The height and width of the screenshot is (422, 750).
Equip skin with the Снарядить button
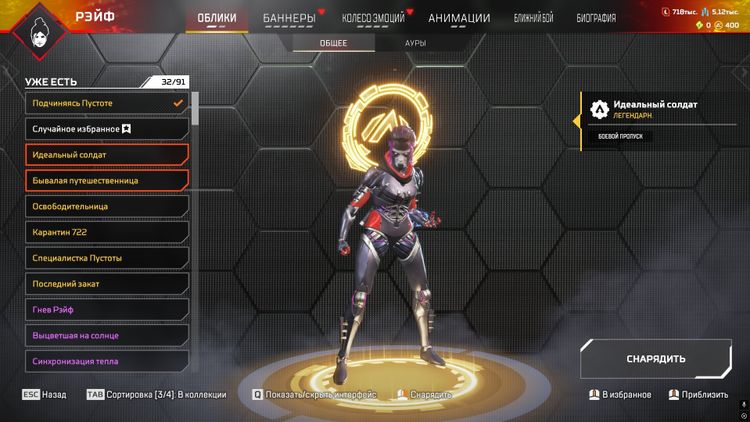[x=655, y=359]
